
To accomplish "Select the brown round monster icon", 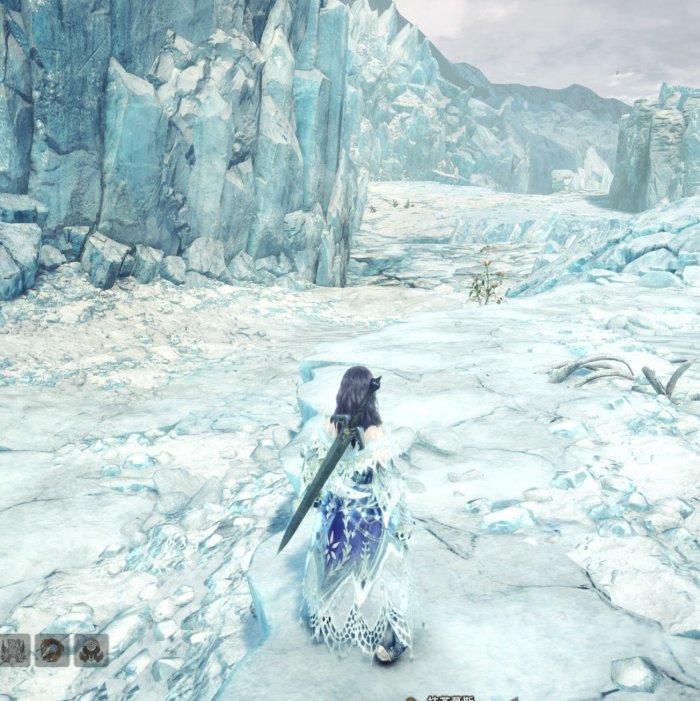I will (x=51, y=650).
